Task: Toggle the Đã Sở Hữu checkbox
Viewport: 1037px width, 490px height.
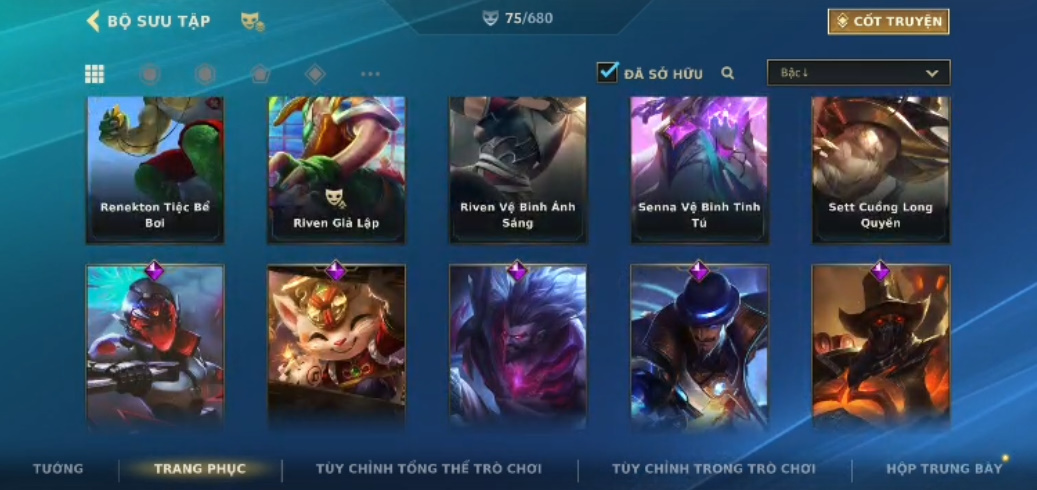Action: click(608, 72)
